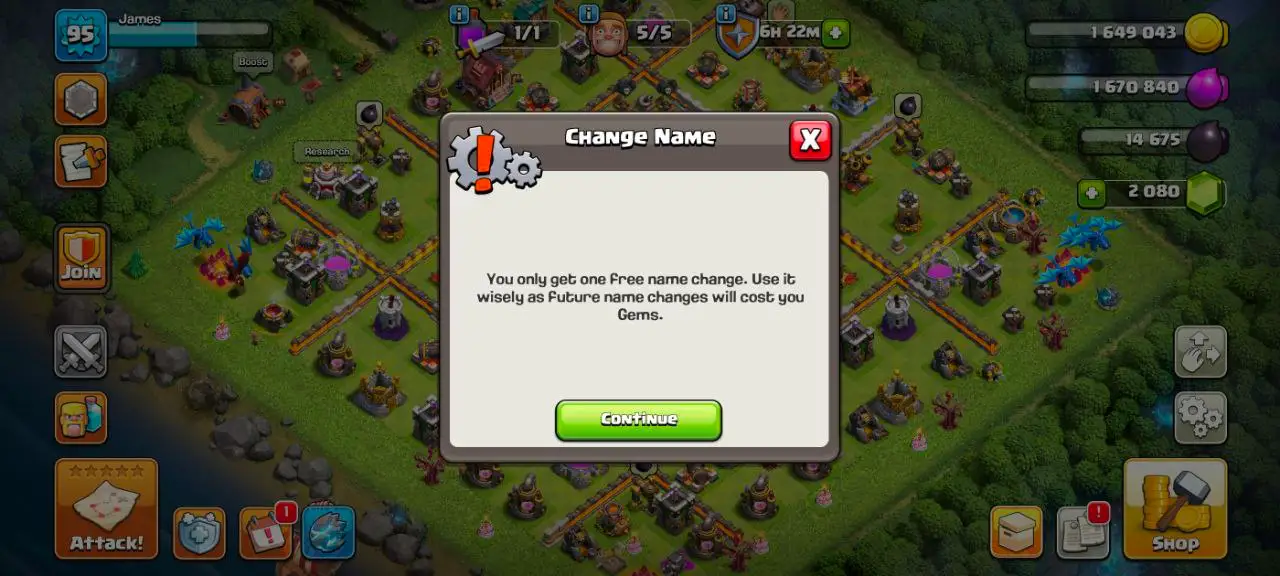The width and height of the screenshot is (1280, 576).
Task: Add more gems with the green plus
Action: point(1092,192)
